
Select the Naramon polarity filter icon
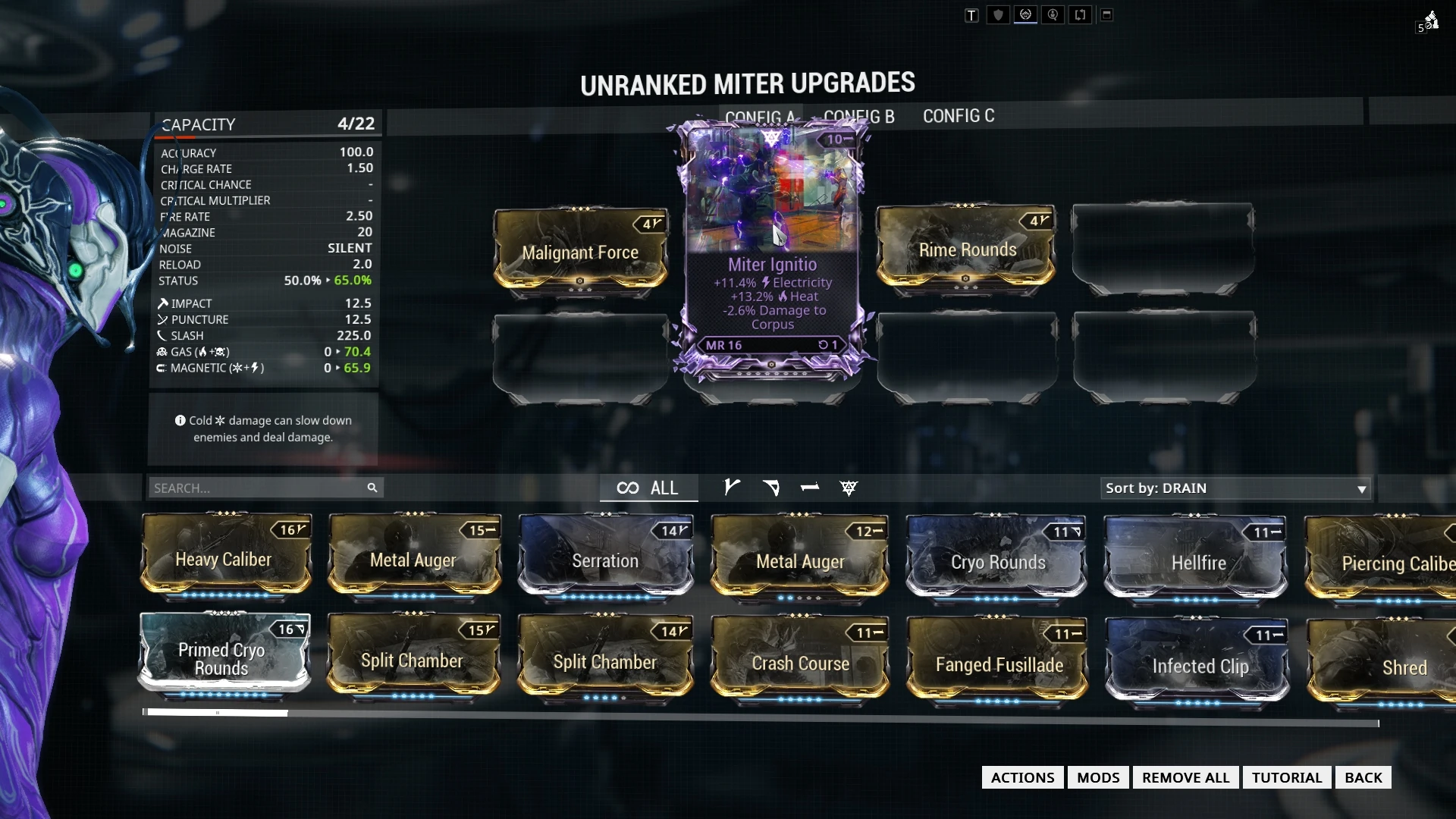[810, 488]
